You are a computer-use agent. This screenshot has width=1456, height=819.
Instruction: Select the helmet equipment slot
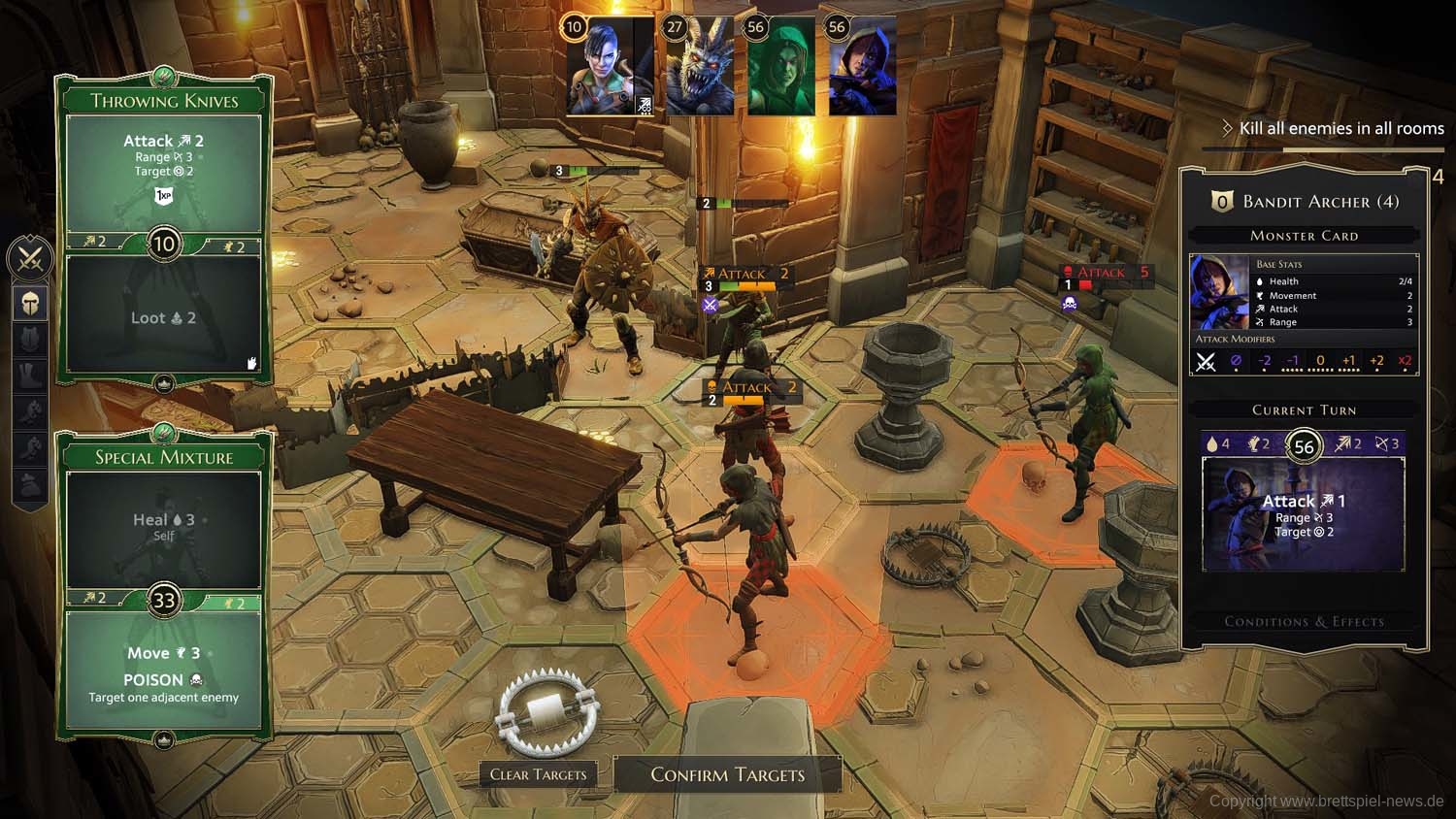[x=30, y=304]
